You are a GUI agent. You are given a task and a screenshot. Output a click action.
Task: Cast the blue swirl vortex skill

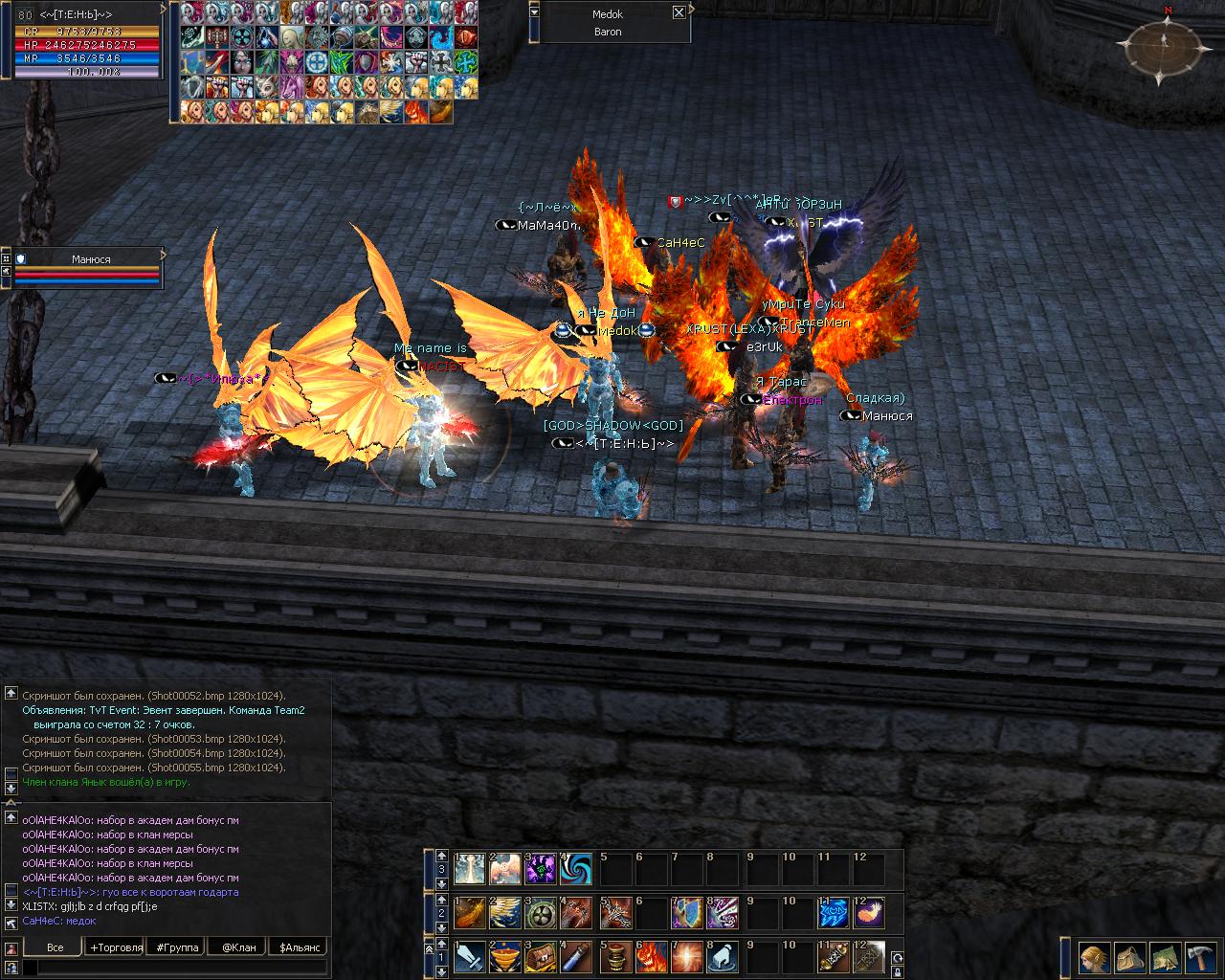576,869
